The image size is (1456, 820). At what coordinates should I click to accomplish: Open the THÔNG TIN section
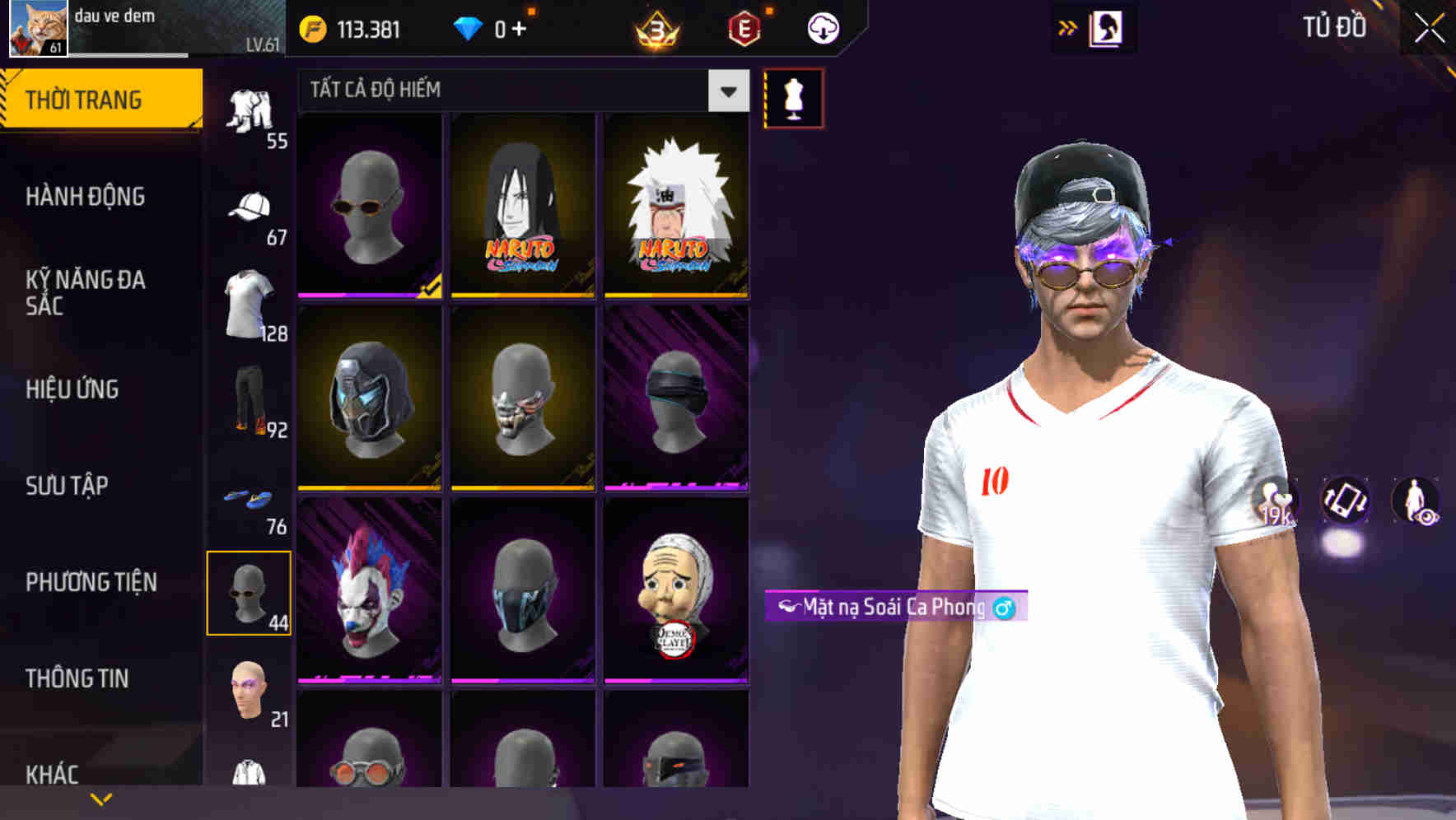click(x=77, y=677)
